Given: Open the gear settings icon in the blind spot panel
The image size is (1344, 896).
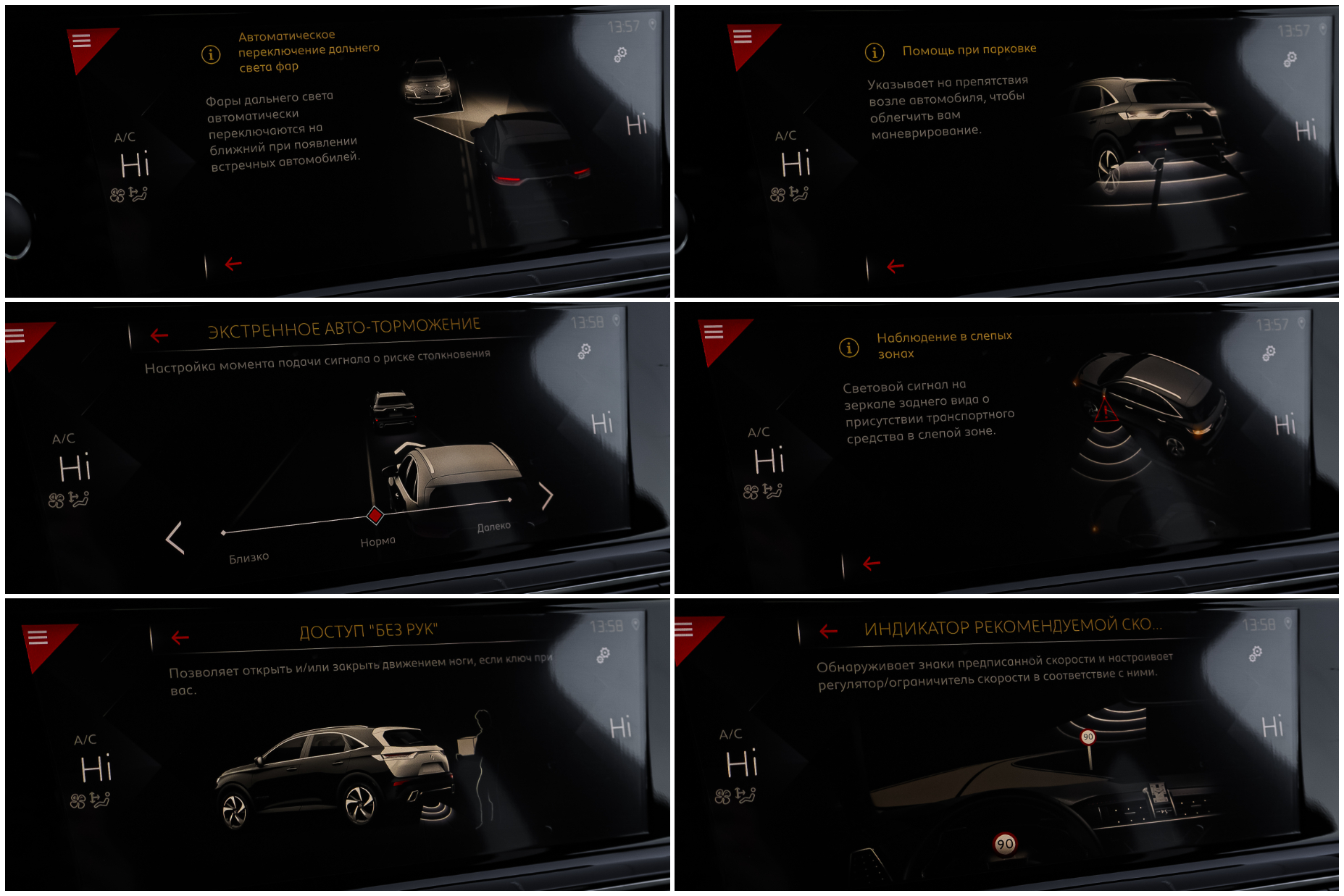Looking at the screenshot, I should (x=1269, y=353).
